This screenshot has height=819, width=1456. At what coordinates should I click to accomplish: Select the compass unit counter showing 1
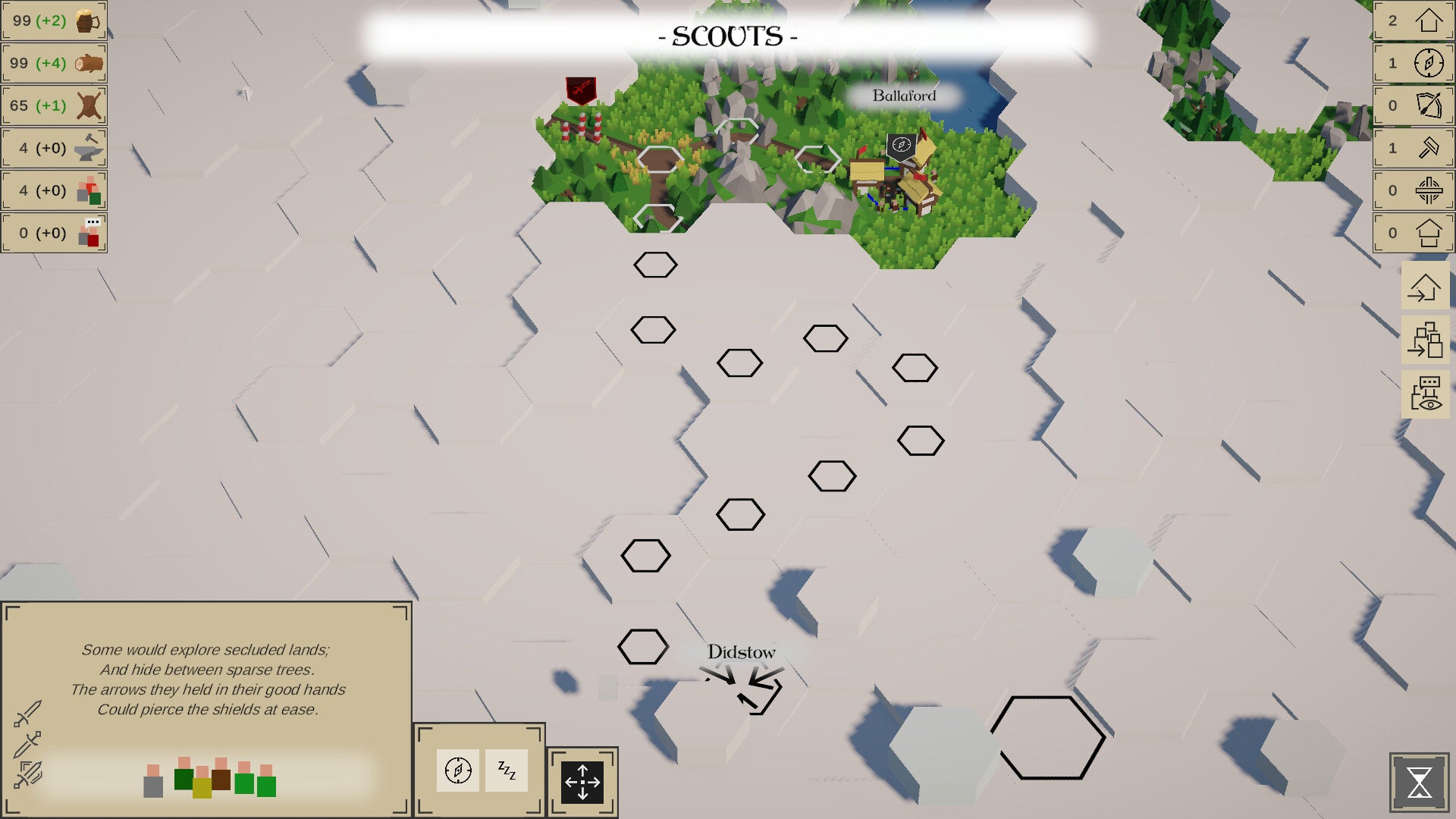coord(1414,63)
